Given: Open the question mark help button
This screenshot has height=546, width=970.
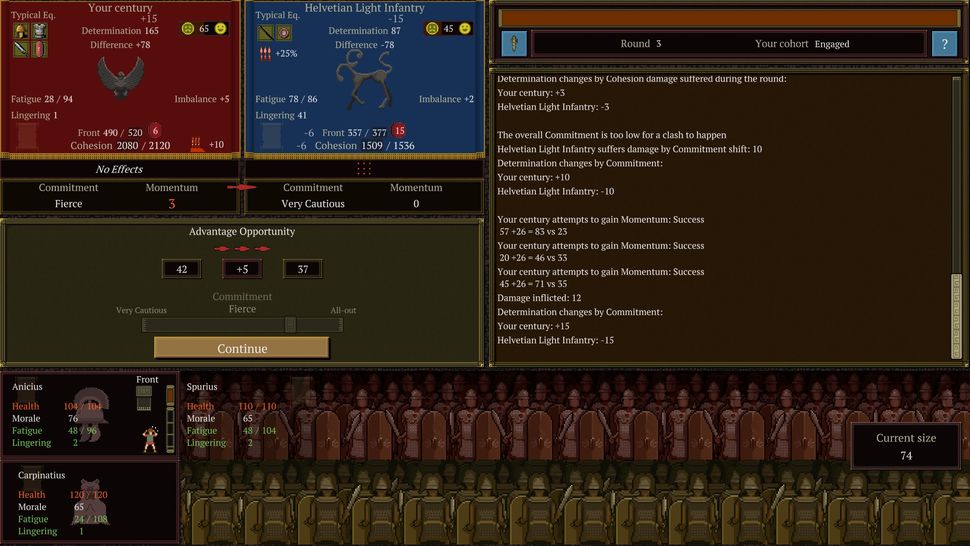Looking at the screenshot, I should (x=944, y=43).
